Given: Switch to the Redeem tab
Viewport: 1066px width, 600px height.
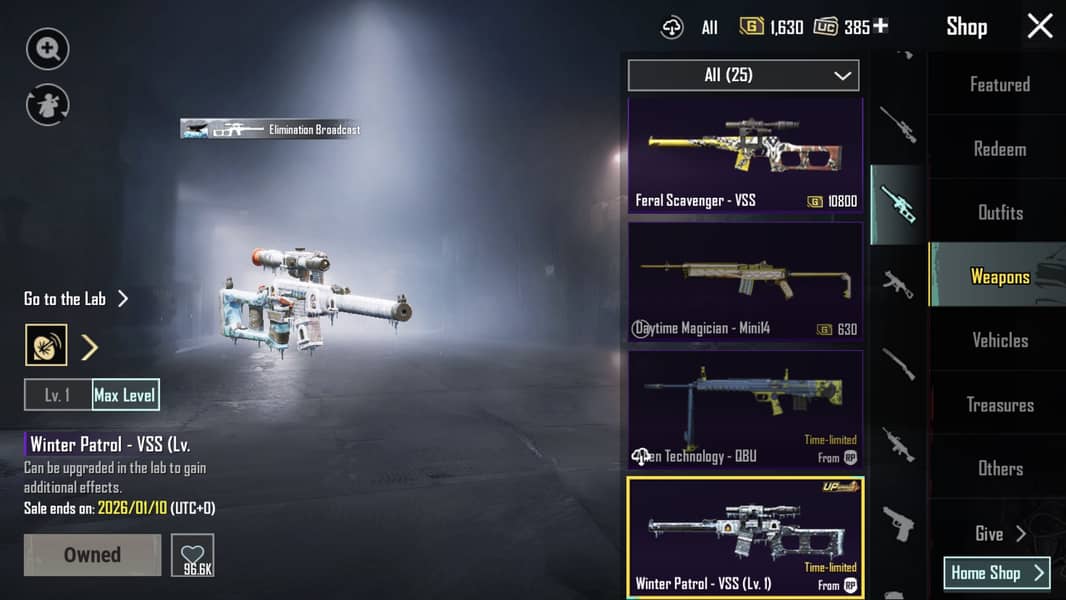Looking at the screenshot, I should pyautogui.click(x=999, y=149).
